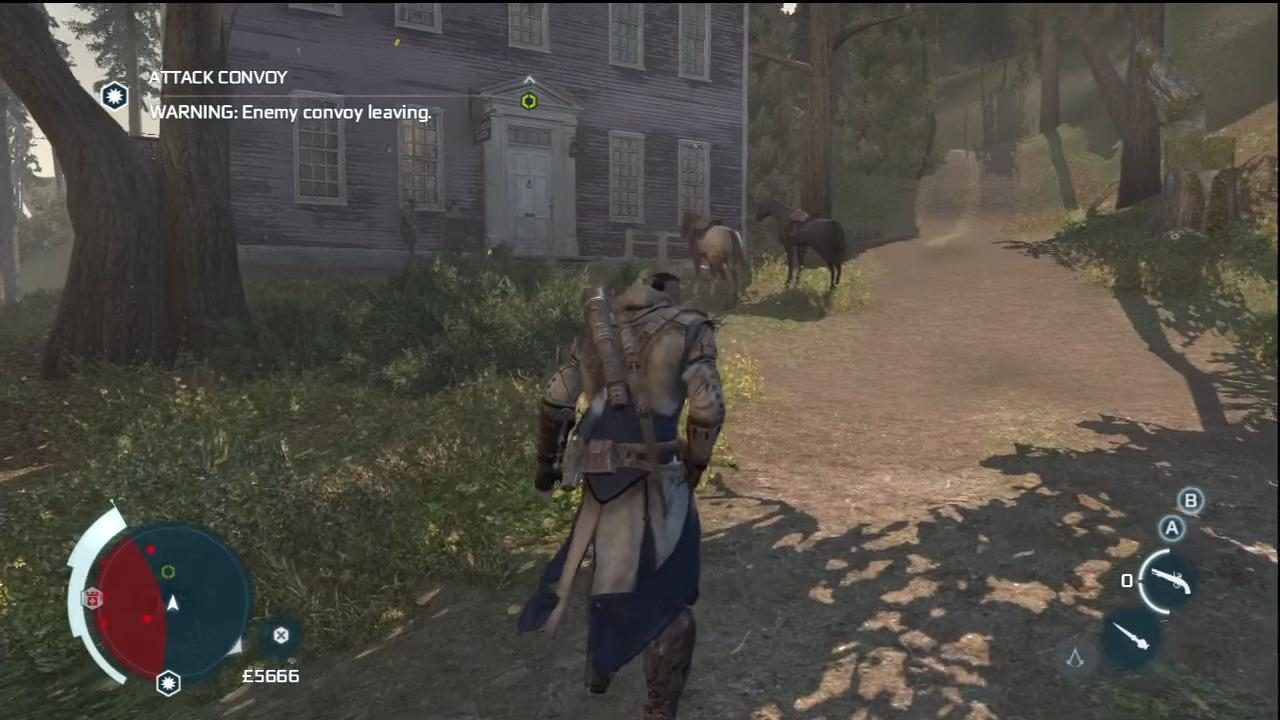Click a red enemy dot on the minimap

[x=151, y=549]
